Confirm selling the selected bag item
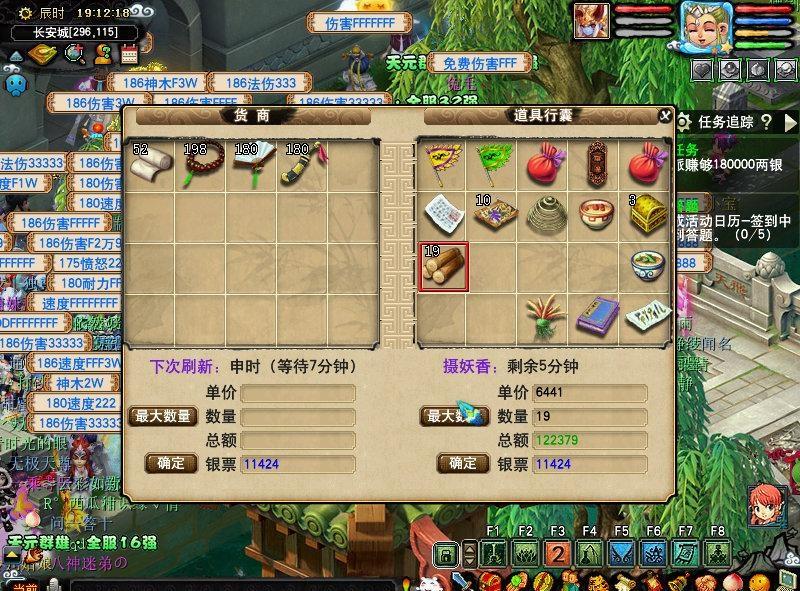800x591 pixels. 462,463
